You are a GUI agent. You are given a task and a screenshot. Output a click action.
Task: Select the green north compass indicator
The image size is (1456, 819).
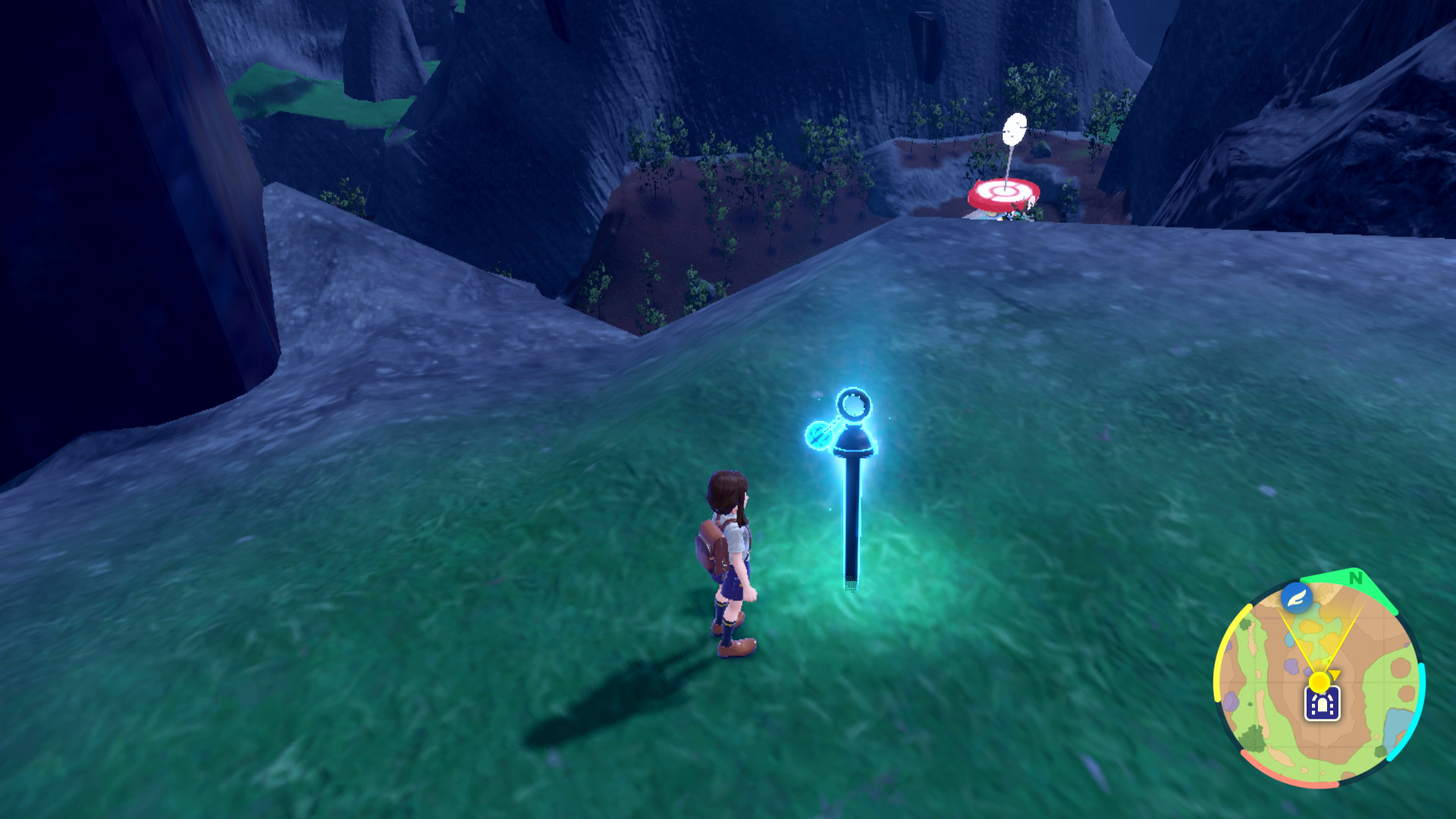[x=1355, y=579]
